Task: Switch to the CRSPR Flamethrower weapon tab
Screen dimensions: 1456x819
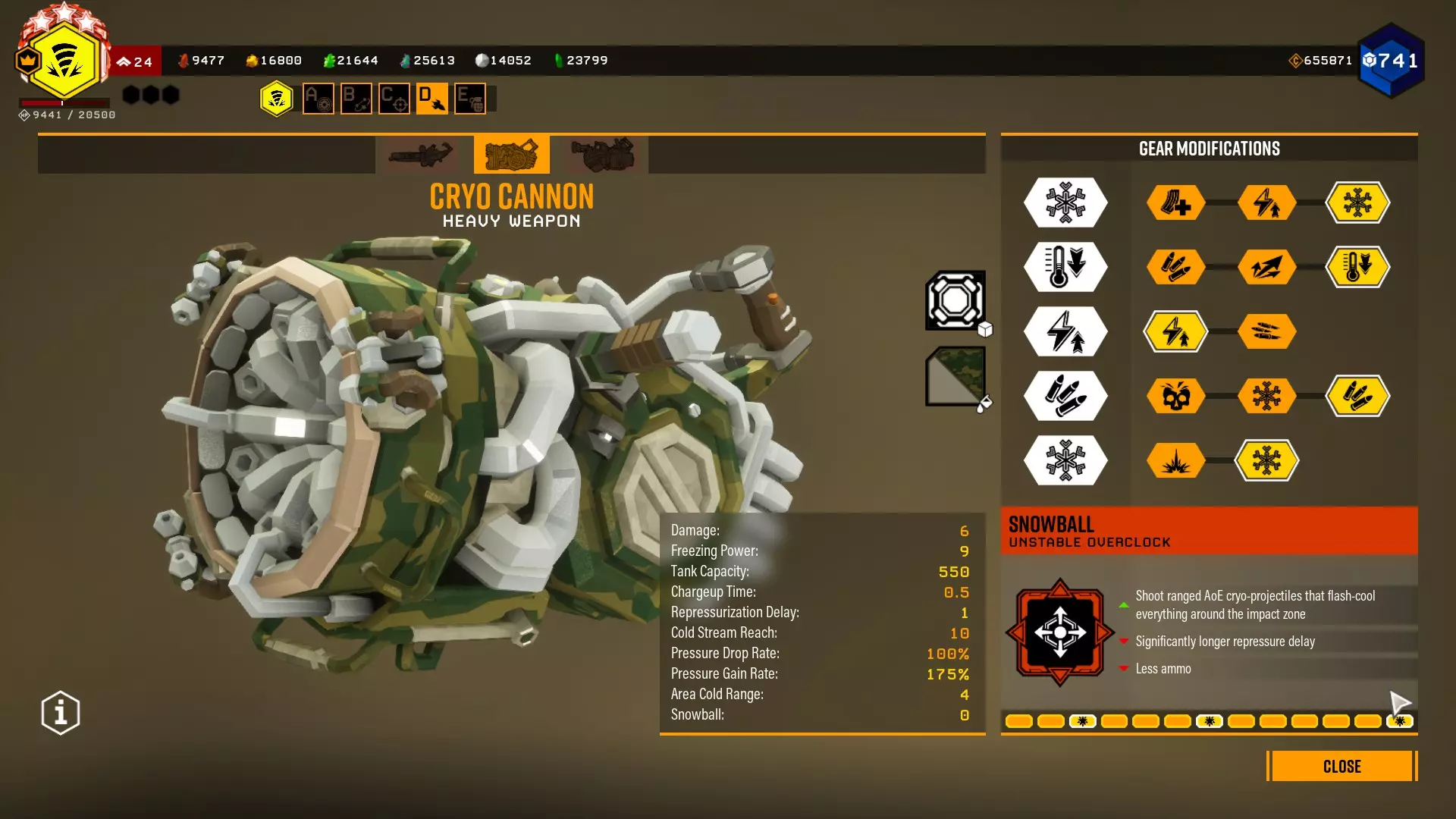Action: [420, 155]
